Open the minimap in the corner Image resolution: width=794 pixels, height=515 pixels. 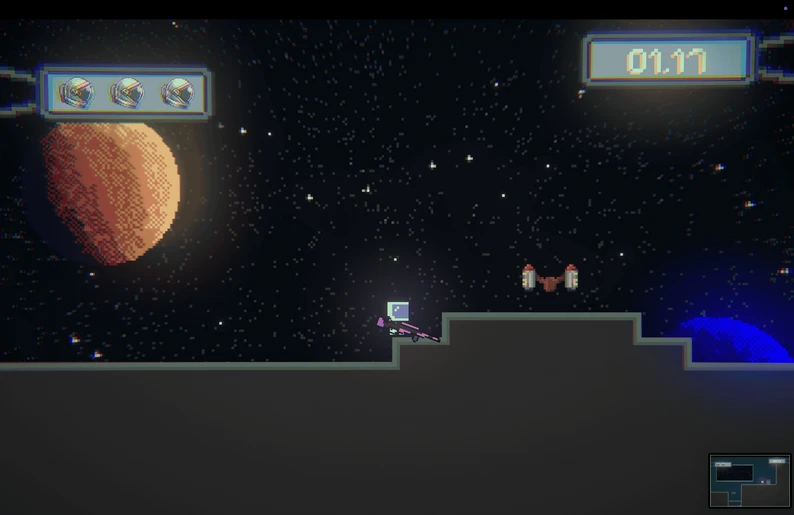[x=749, y=481]
